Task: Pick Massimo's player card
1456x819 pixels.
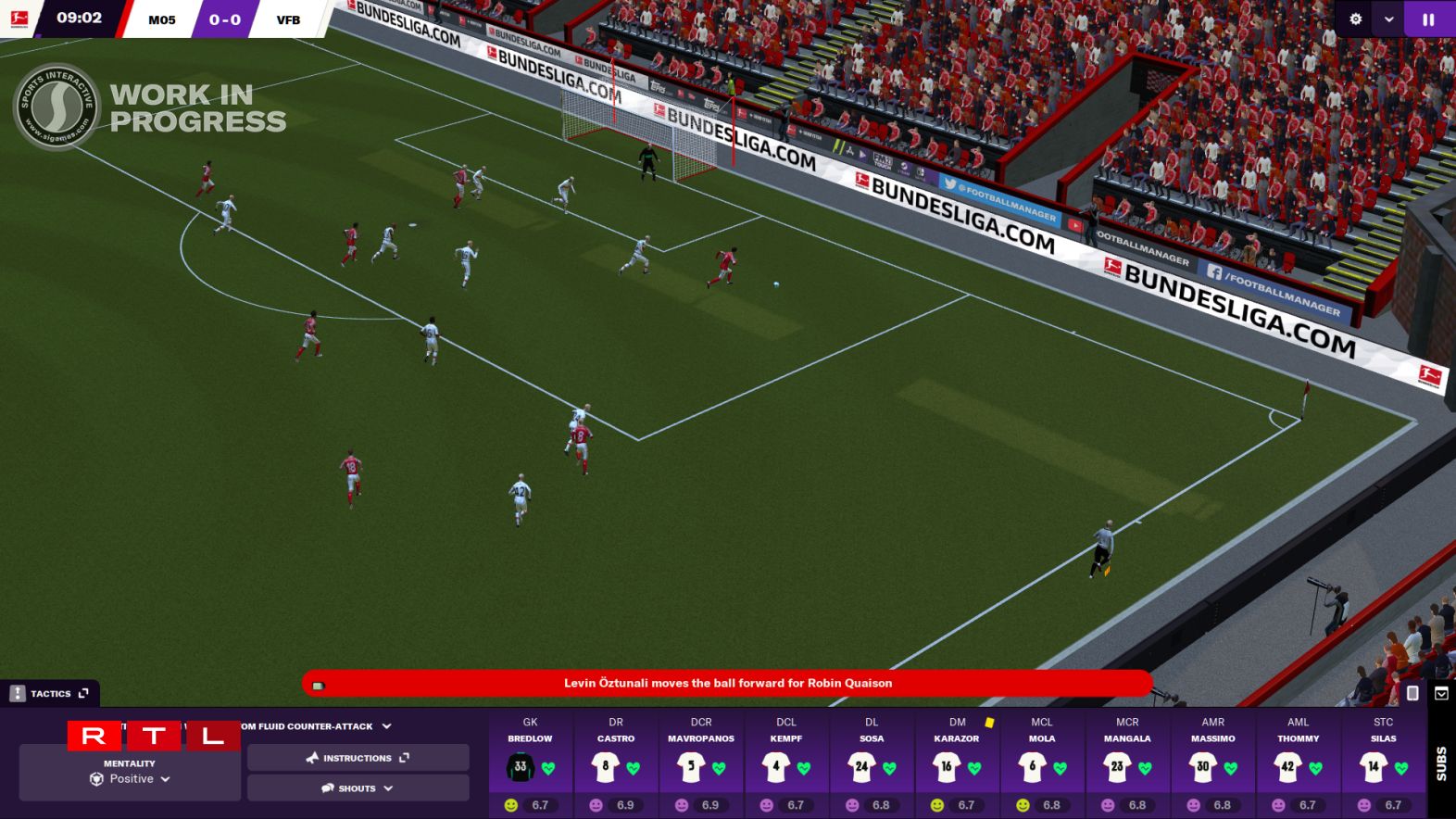Action: 1213,762
